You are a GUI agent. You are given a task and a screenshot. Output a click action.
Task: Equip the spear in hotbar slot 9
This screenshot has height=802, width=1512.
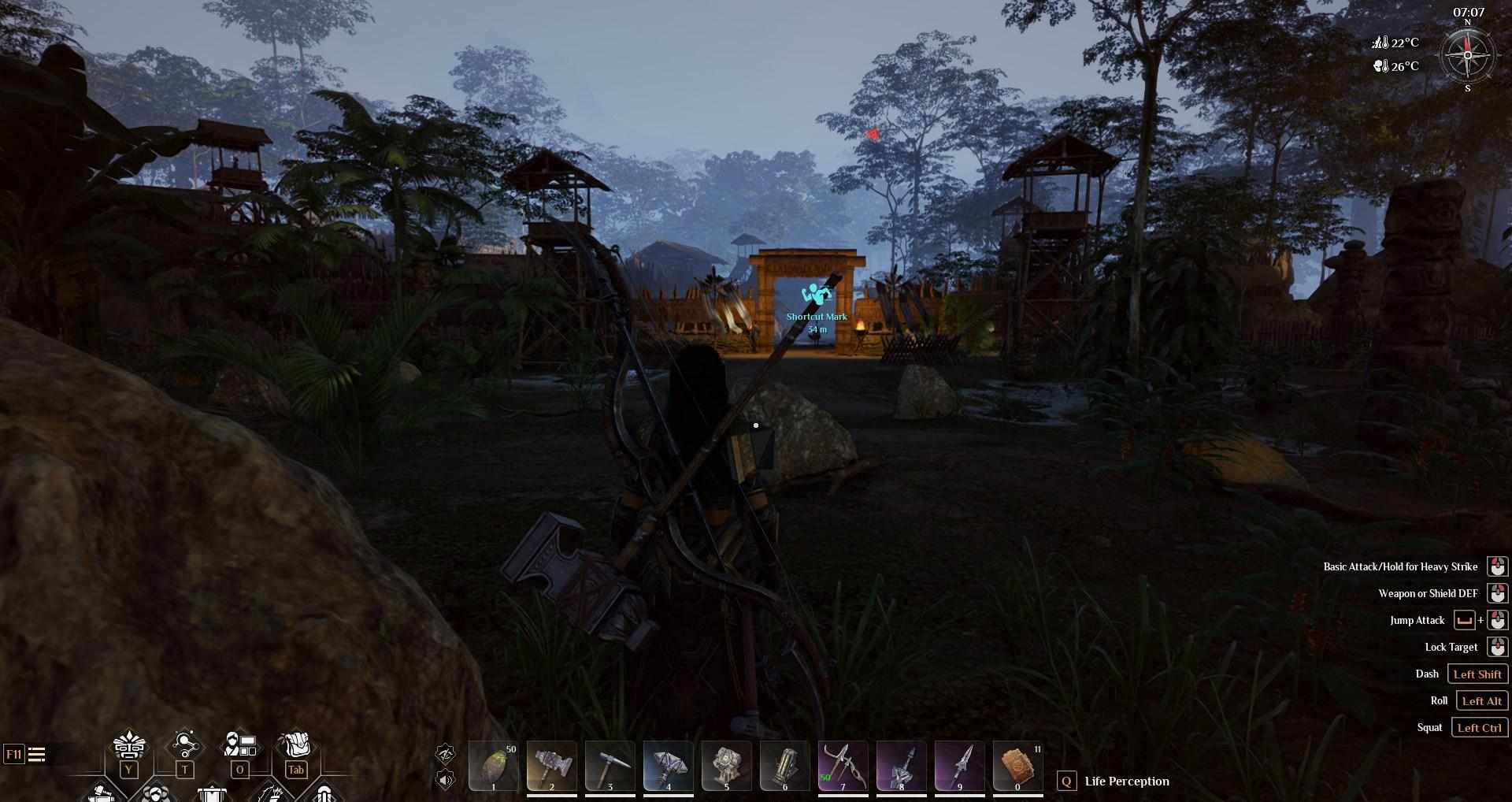[960, 766]
